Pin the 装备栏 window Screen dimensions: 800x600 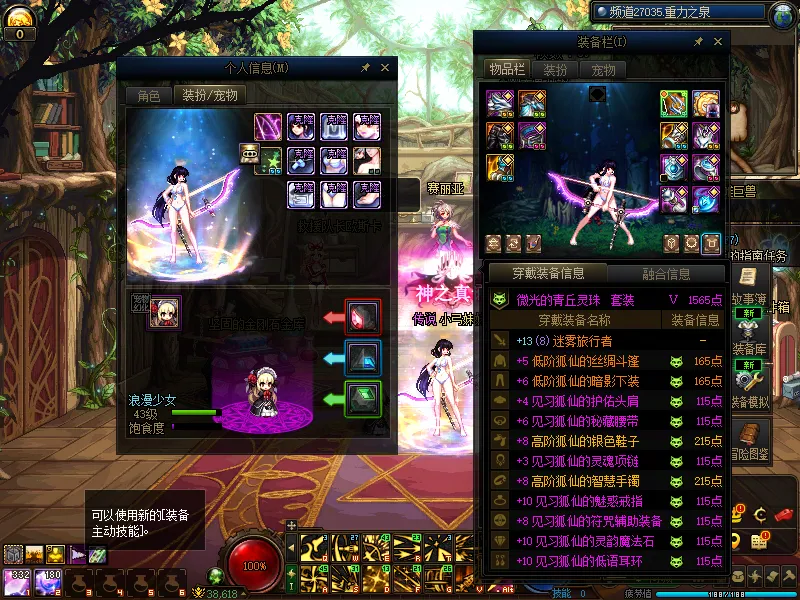pos(698,41)
